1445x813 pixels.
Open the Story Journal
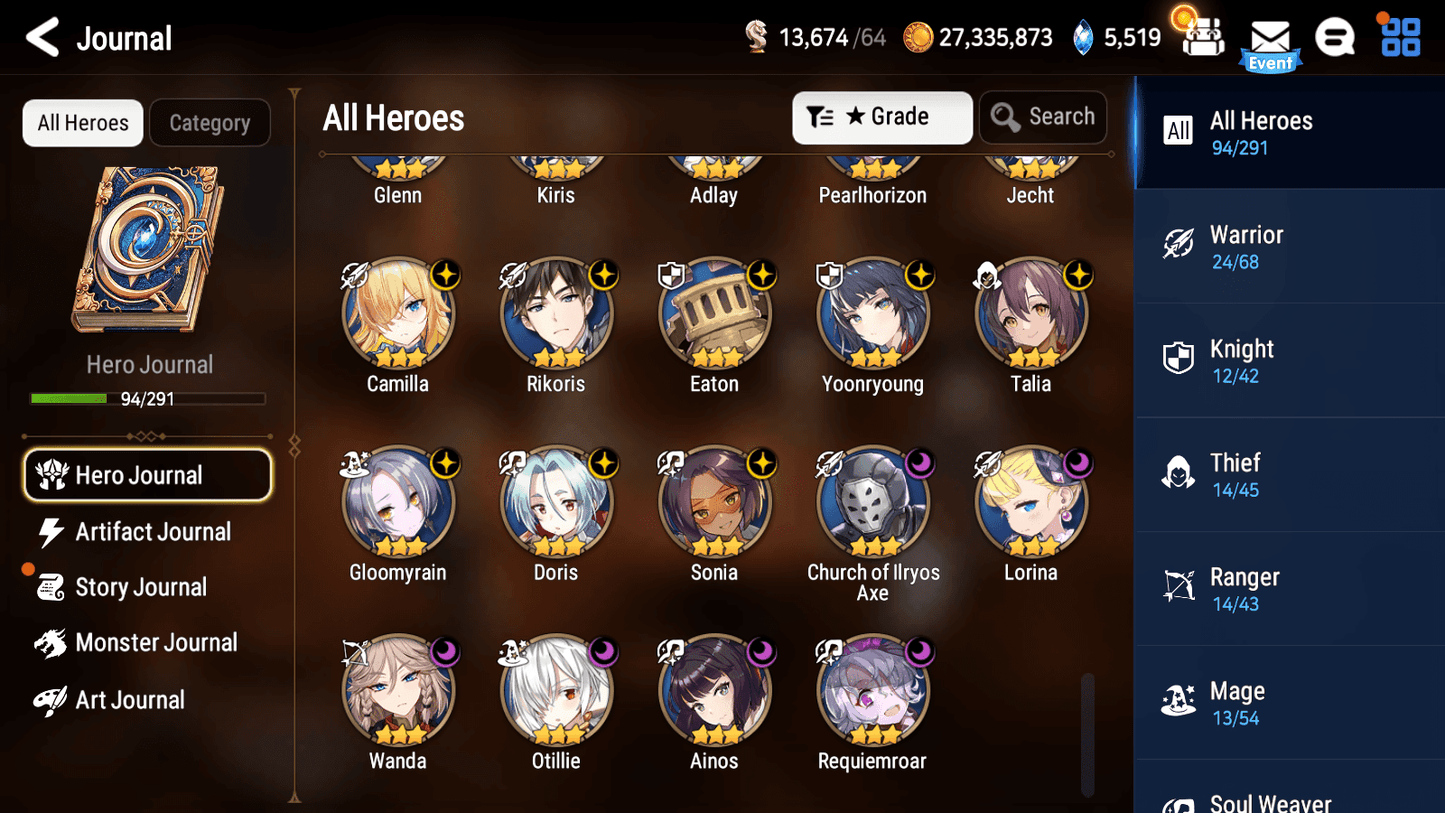click(x=141, y=587)
